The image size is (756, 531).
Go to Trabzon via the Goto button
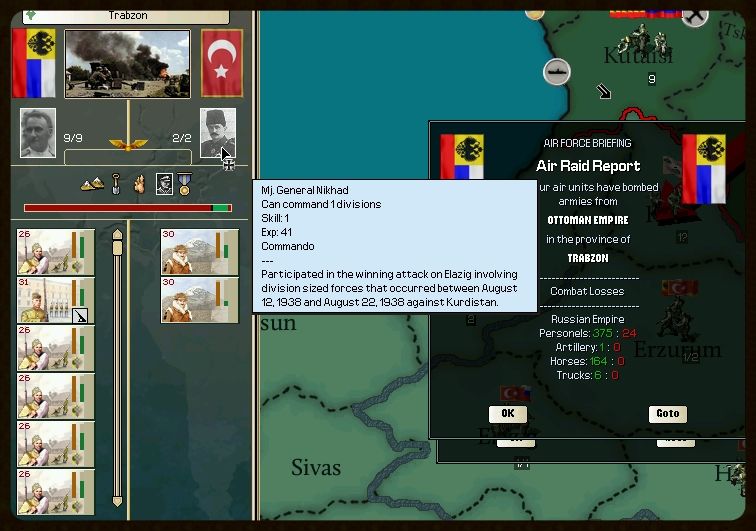point(667,413)
